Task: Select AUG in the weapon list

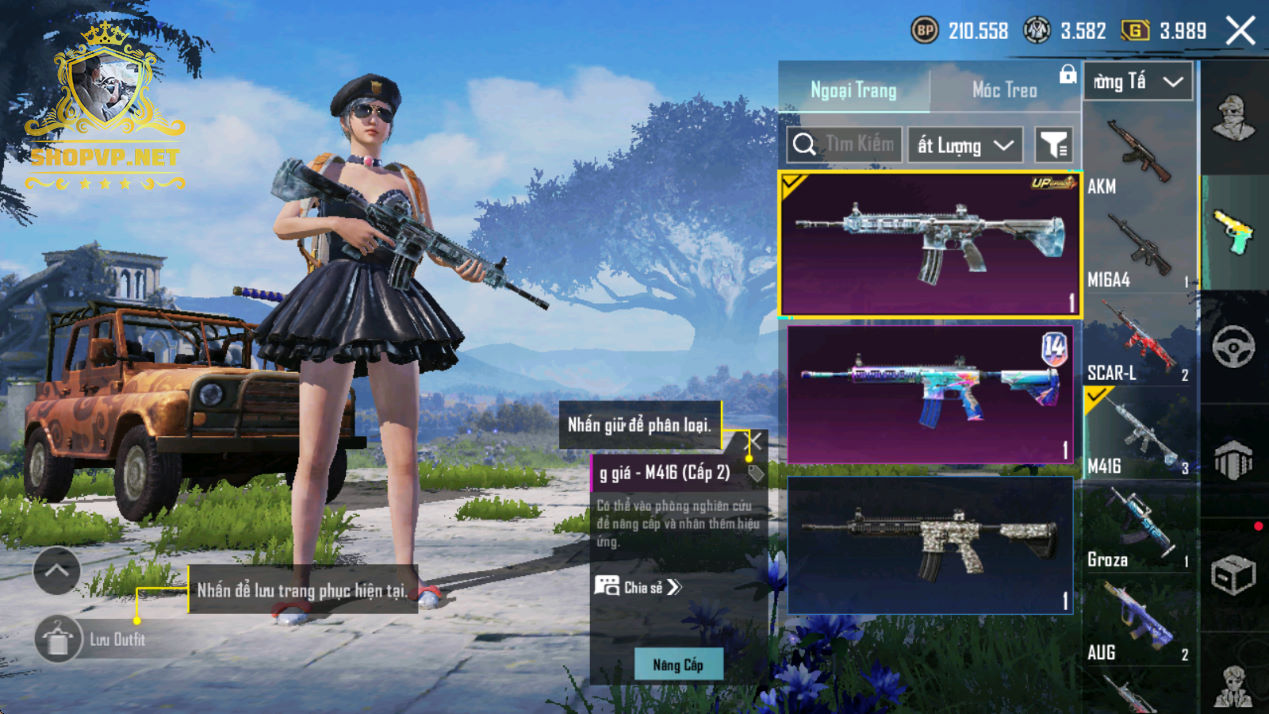Action: 1139,623
